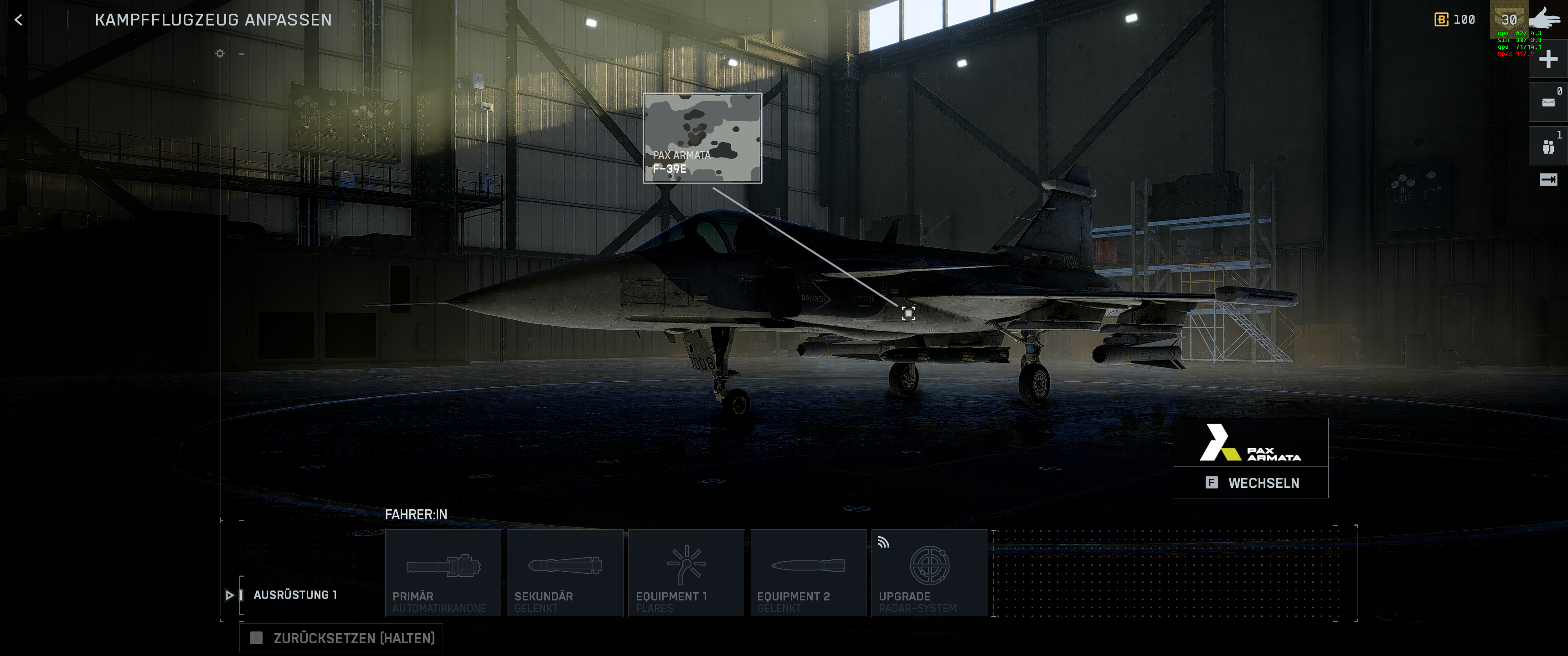This screenshot has height=656, width=1568.
Task: Hold Zurücksetzen to reset loadout
Action: click(x=341, y=638)
